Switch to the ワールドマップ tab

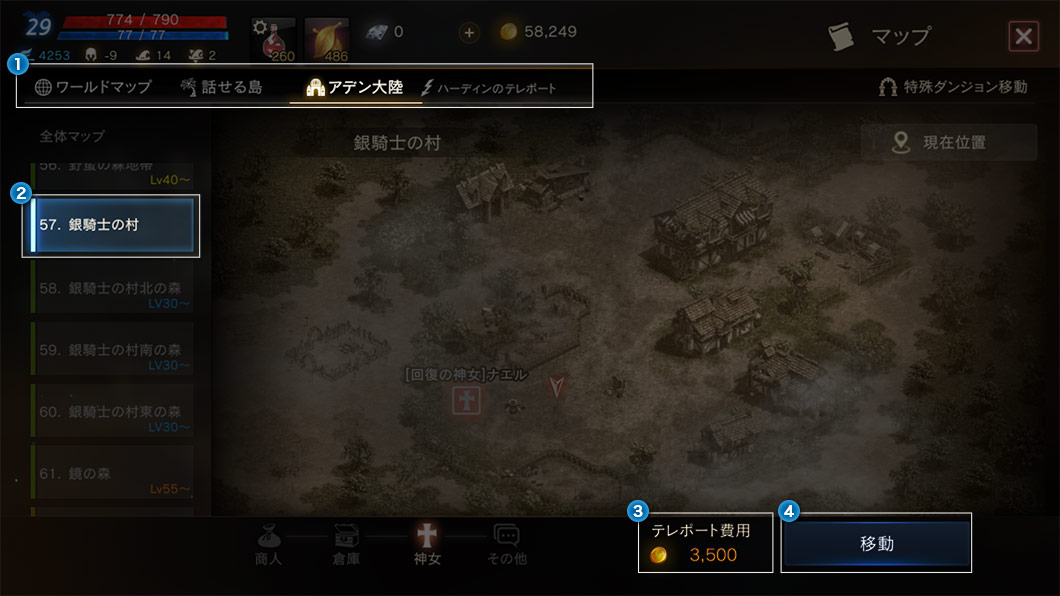(x=93, y=87)
